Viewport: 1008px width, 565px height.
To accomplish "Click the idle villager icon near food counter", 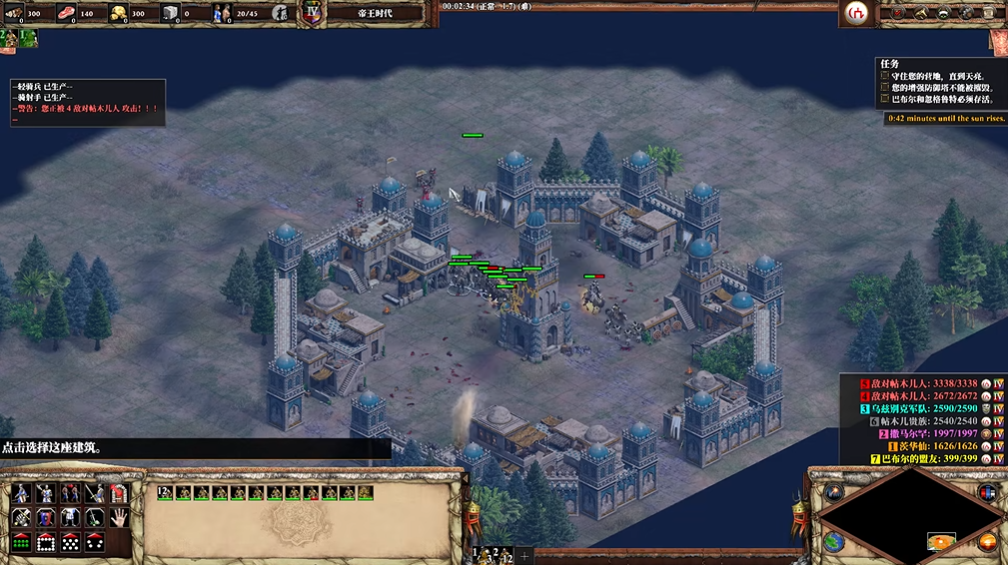I will (x=282, y=13).
